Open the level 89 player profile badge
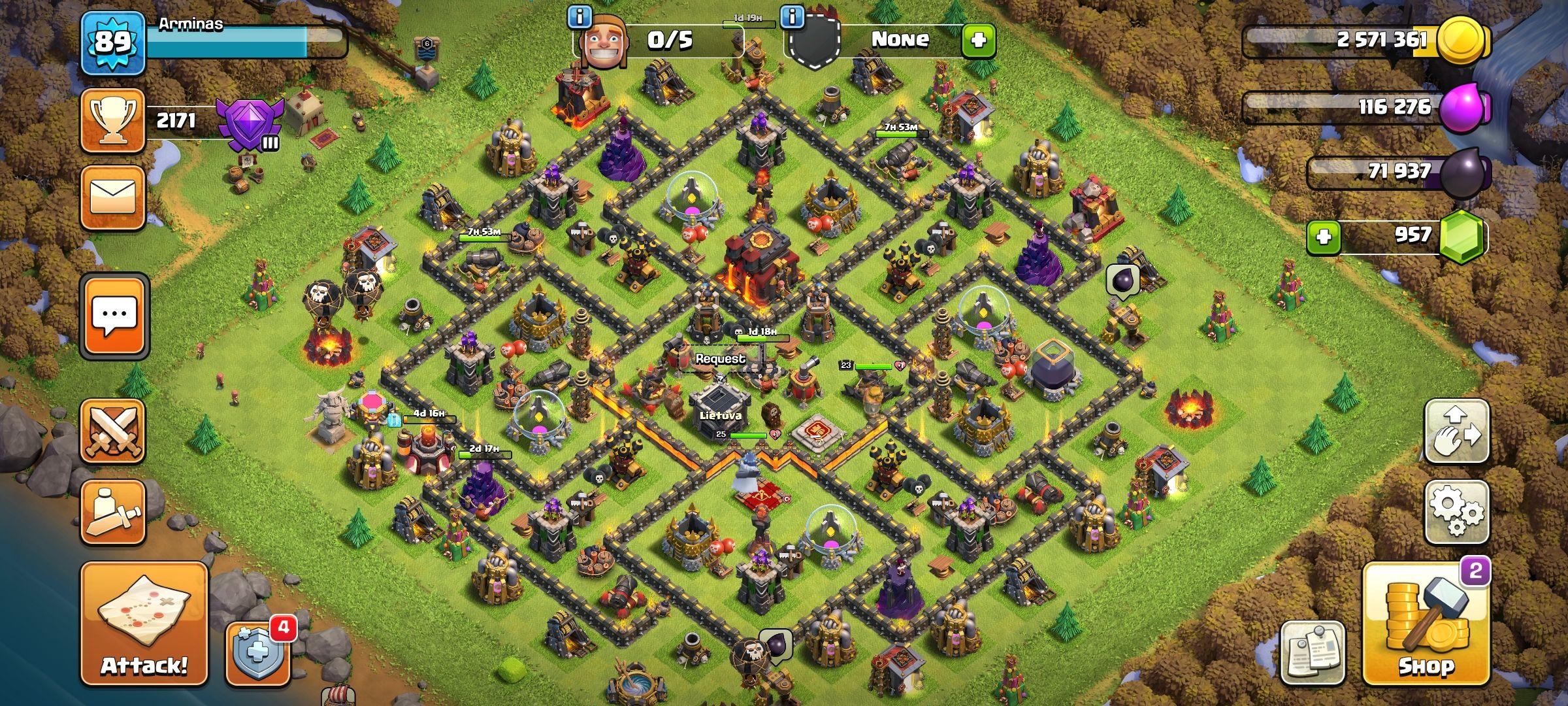Viewport: 1568px width, 706px height. tap(112, 42)
